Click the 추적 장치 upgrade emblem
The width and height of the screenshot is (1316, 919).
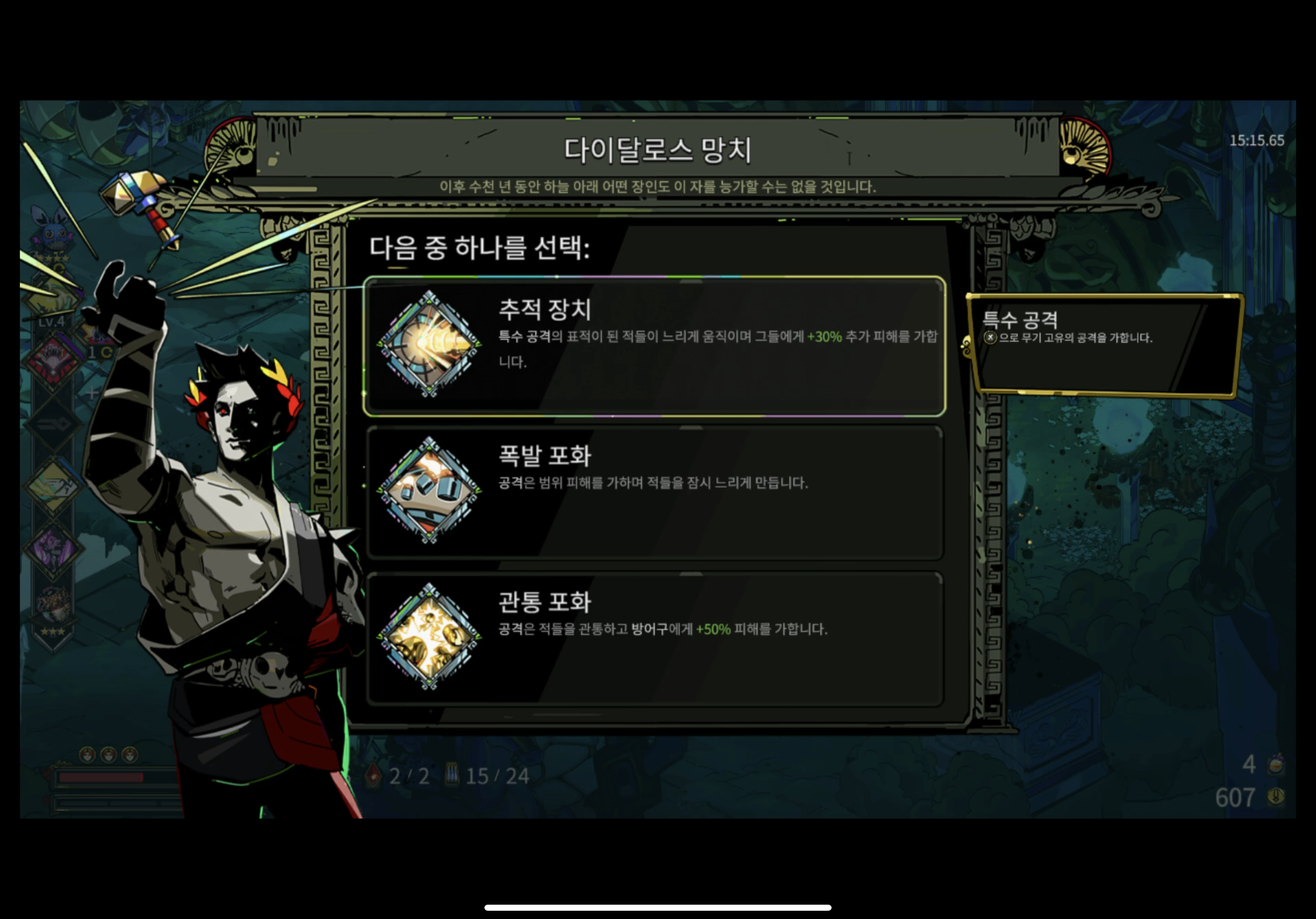click(x=430, y=344)
